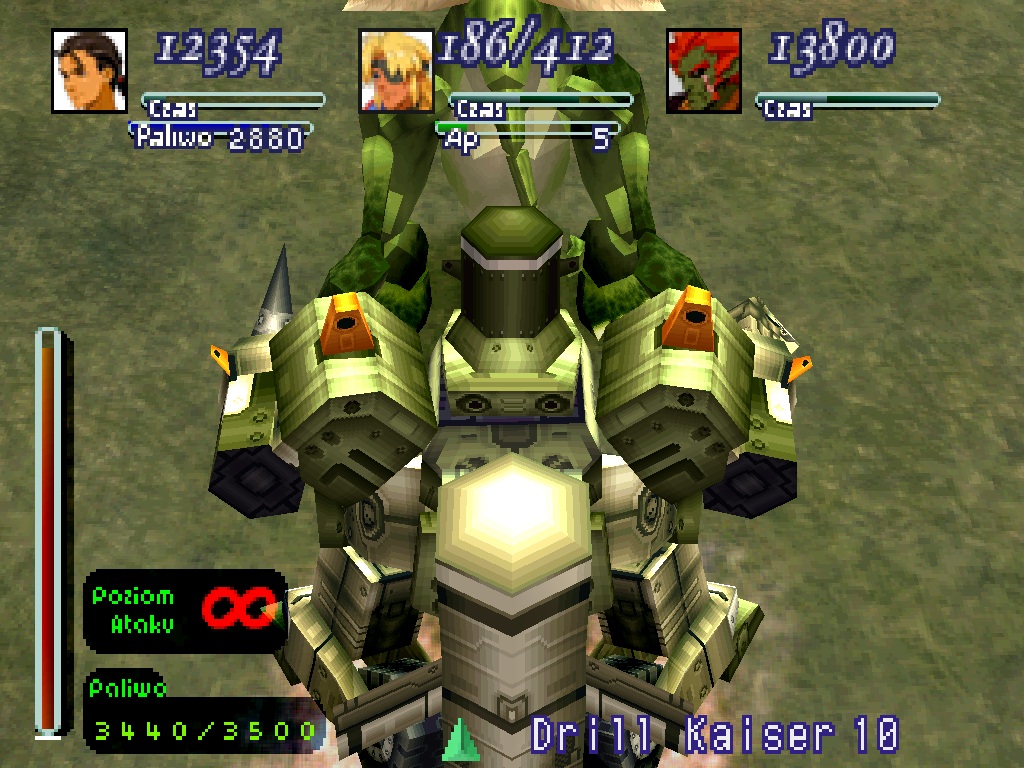Pick the red-haired green-faced character portrait

coord(704,70)
